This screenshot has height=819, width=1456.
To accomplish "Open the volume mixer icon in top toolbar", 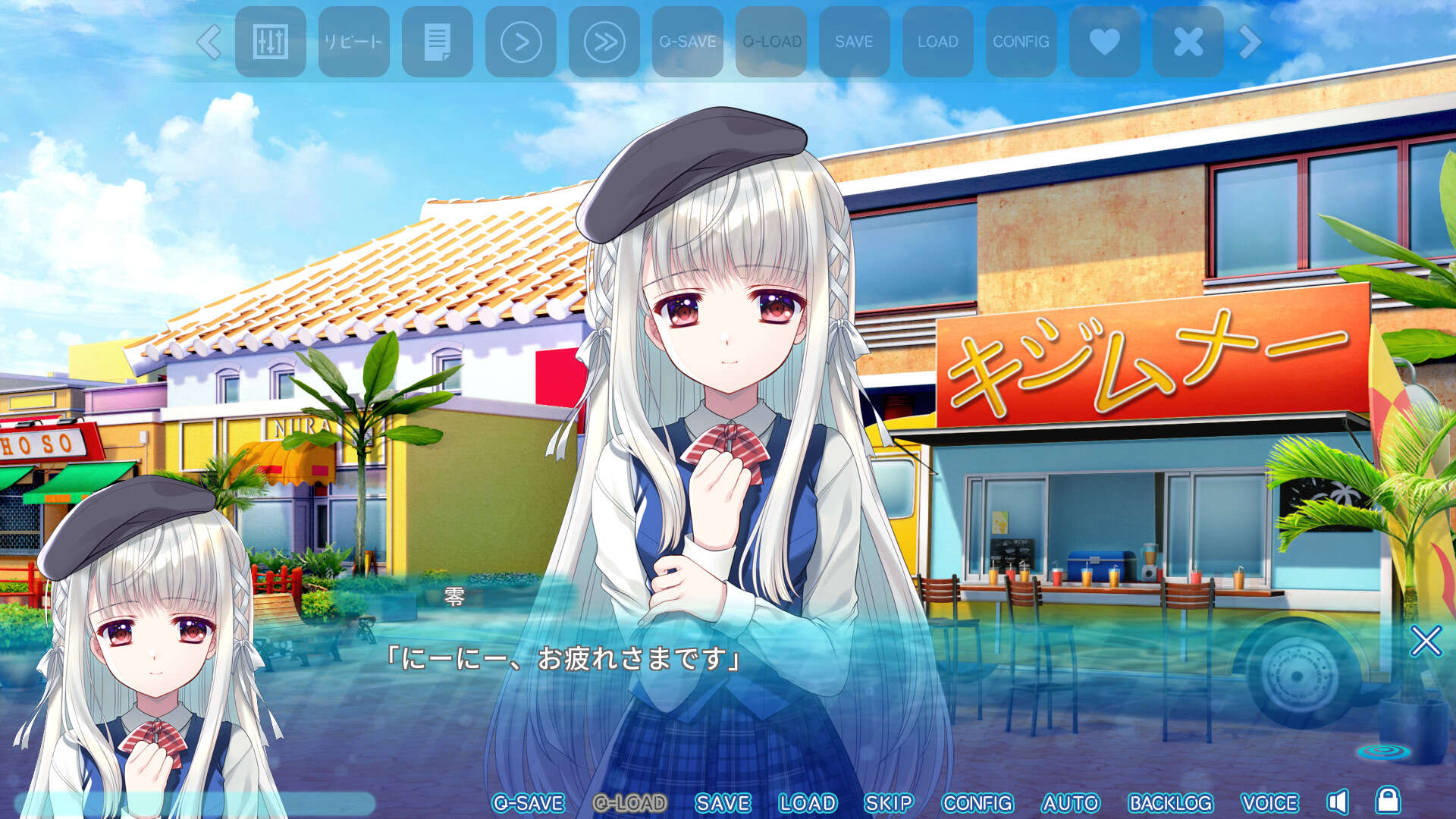I will (271, 42).
